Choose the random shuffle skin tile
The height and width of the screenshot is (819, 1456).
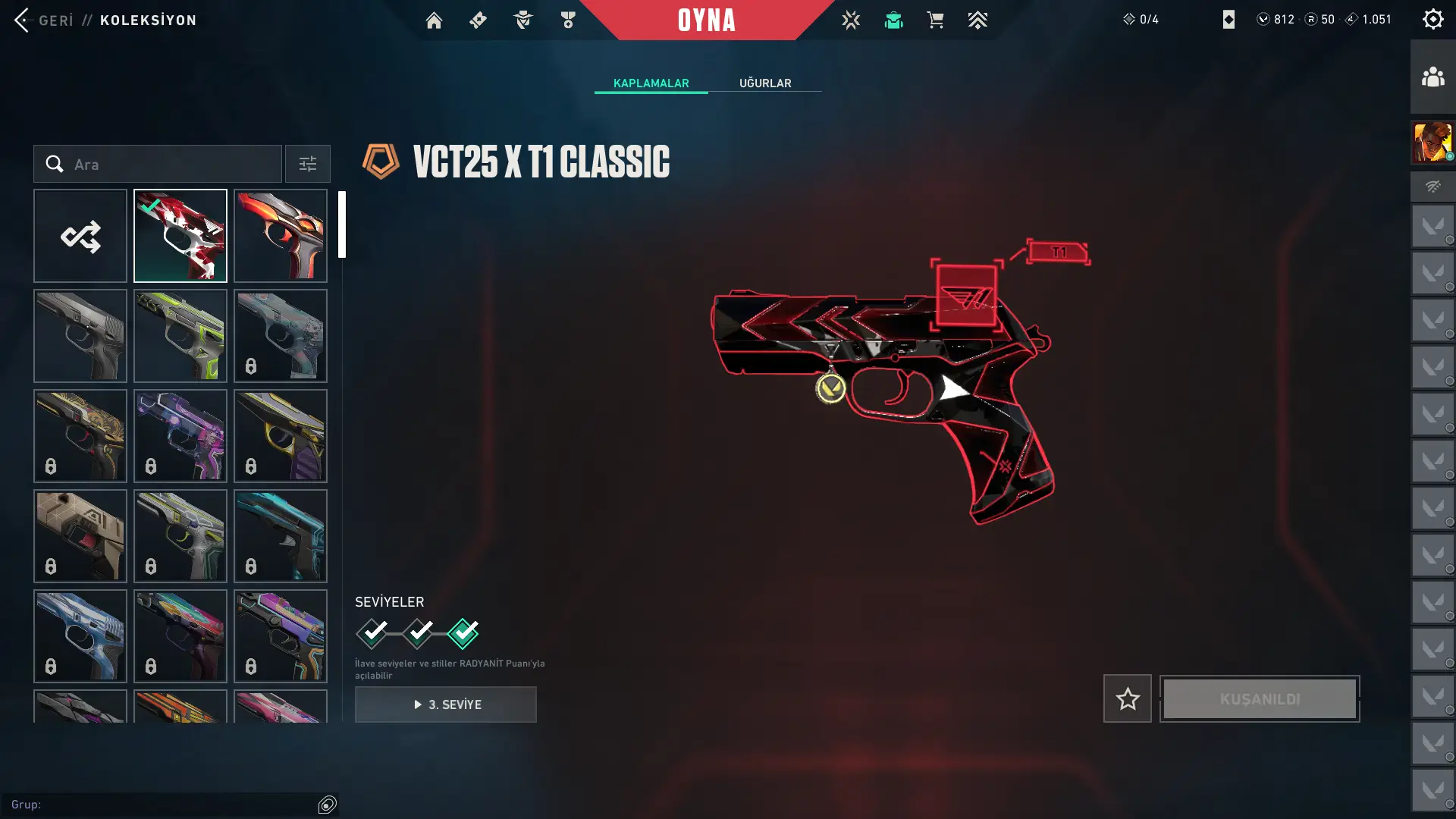80,236
